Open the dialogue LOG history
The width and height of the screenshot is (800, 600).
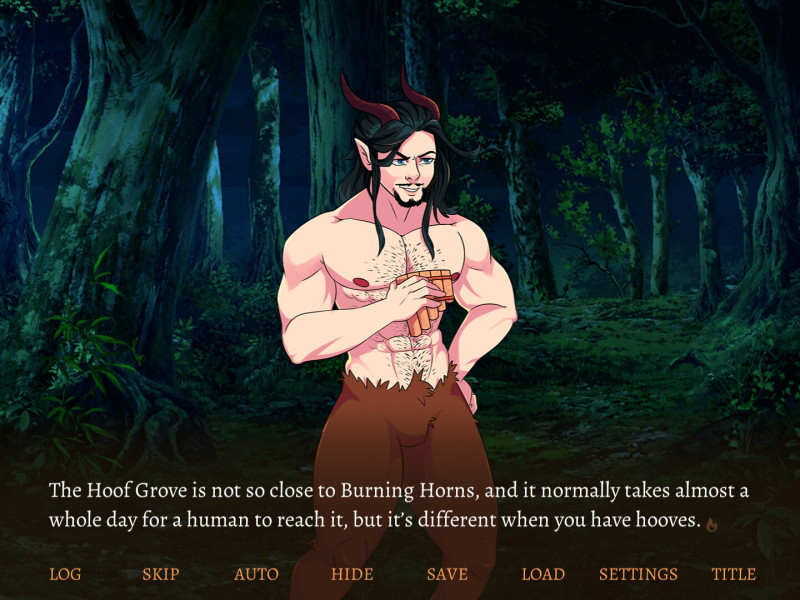[65, 574]
